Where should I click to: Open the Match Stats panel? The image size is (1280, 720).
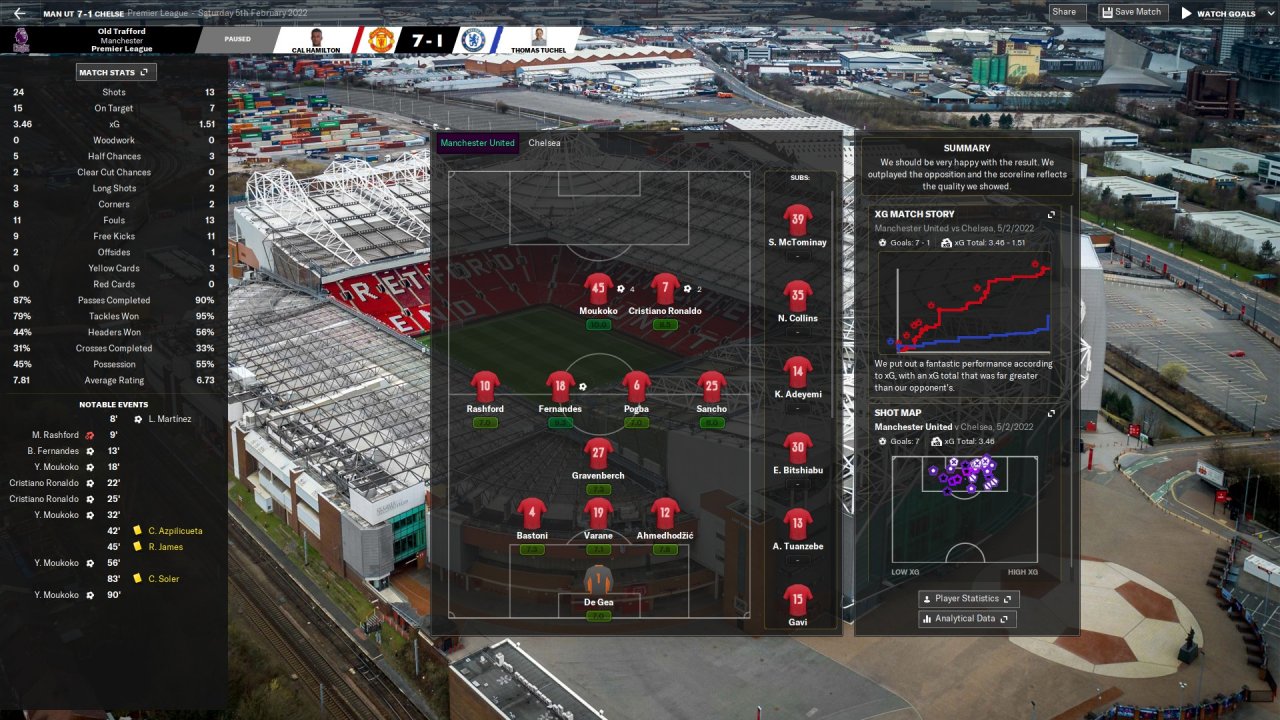[116, 72]
